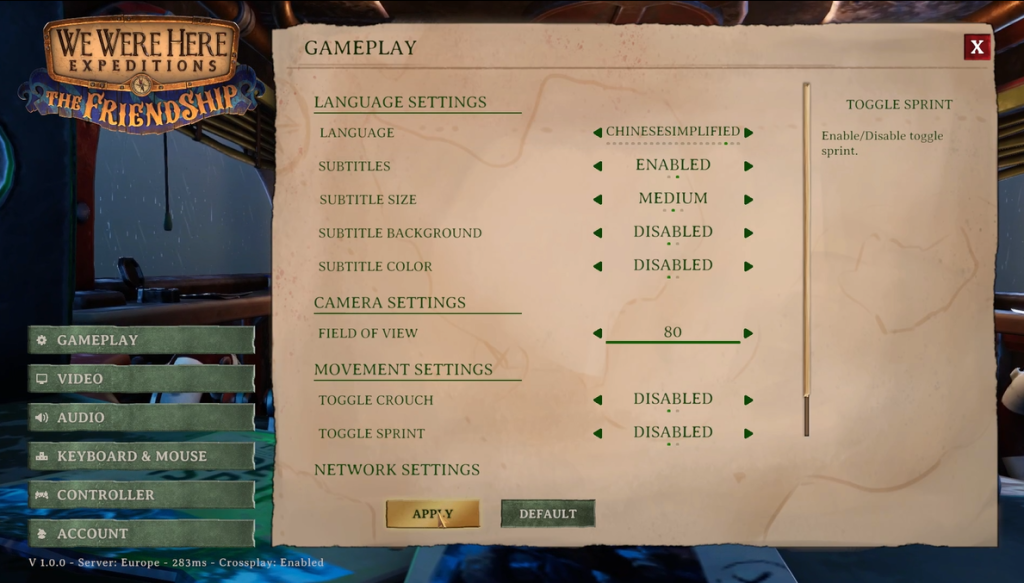Image resolution: width=1024 pixels, height=583 pixels.
Task: Click the left arrow for Language
Action: pyautogui.click(x=598, y=132)
